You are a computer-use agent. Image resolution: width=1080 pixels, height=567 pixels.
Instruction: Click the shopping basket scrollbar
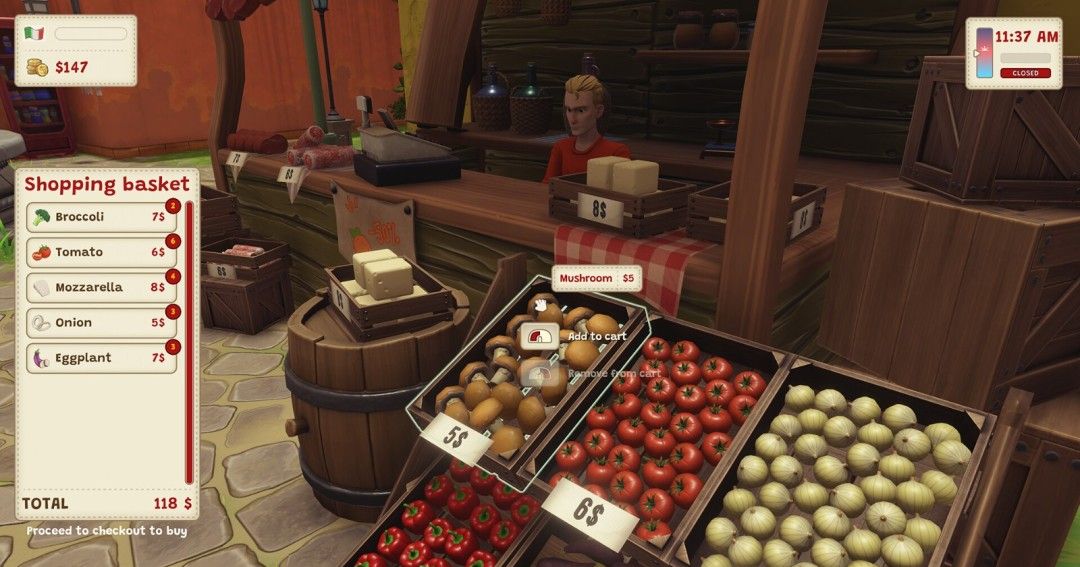point(188,340)
